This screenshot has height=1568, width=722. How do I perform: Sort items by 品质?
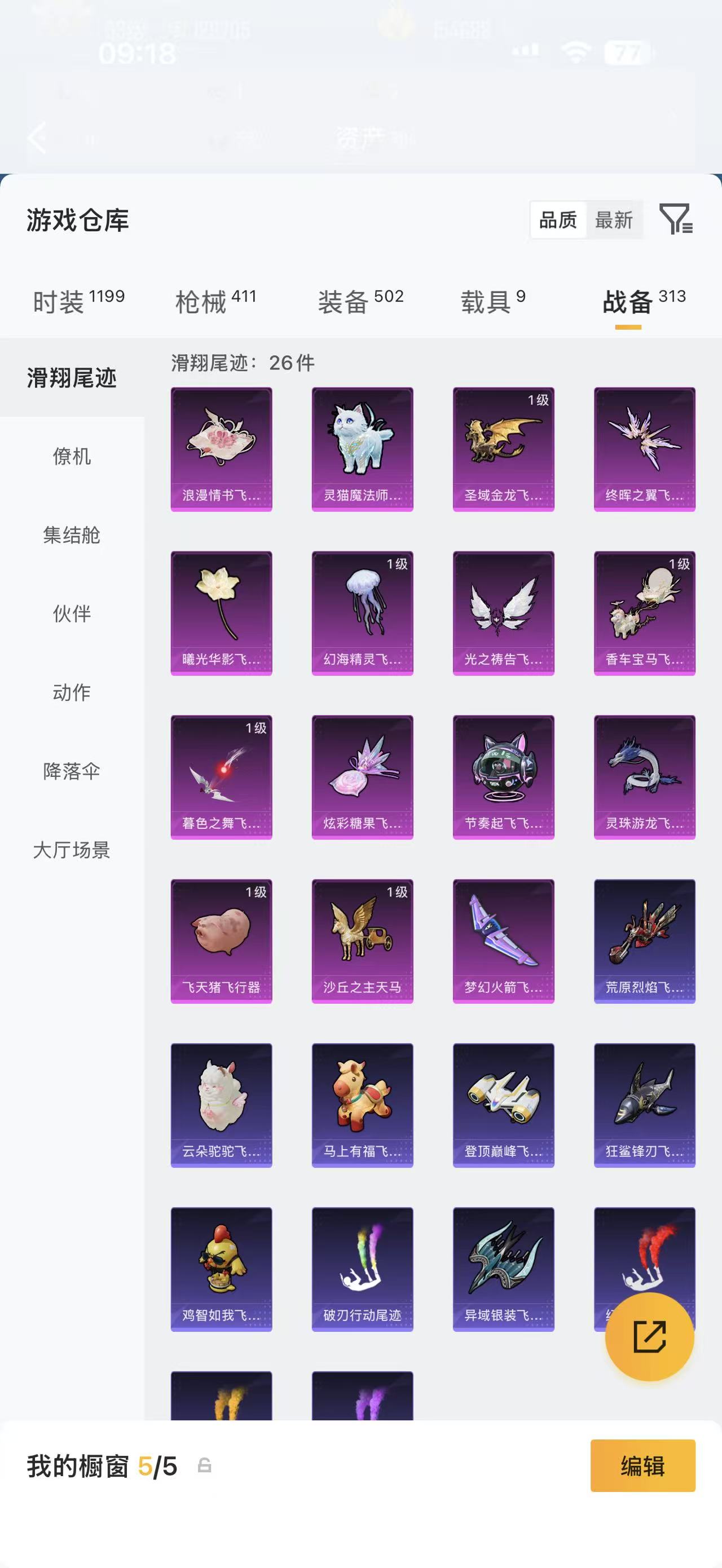click(x=558, y=220)
